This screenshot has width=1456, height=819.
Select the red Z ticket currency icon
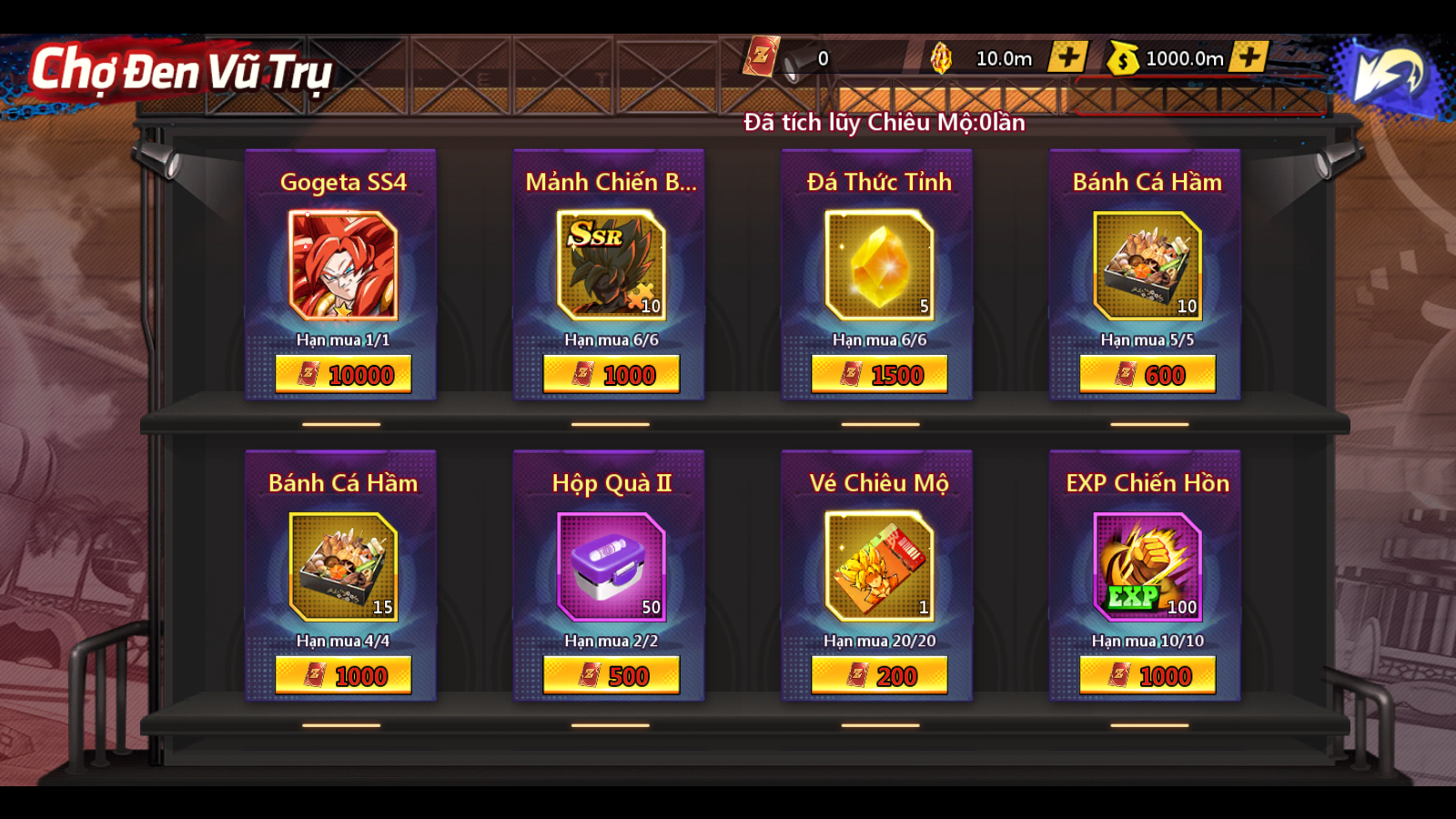pyautogui.click(x=761, y=56)
